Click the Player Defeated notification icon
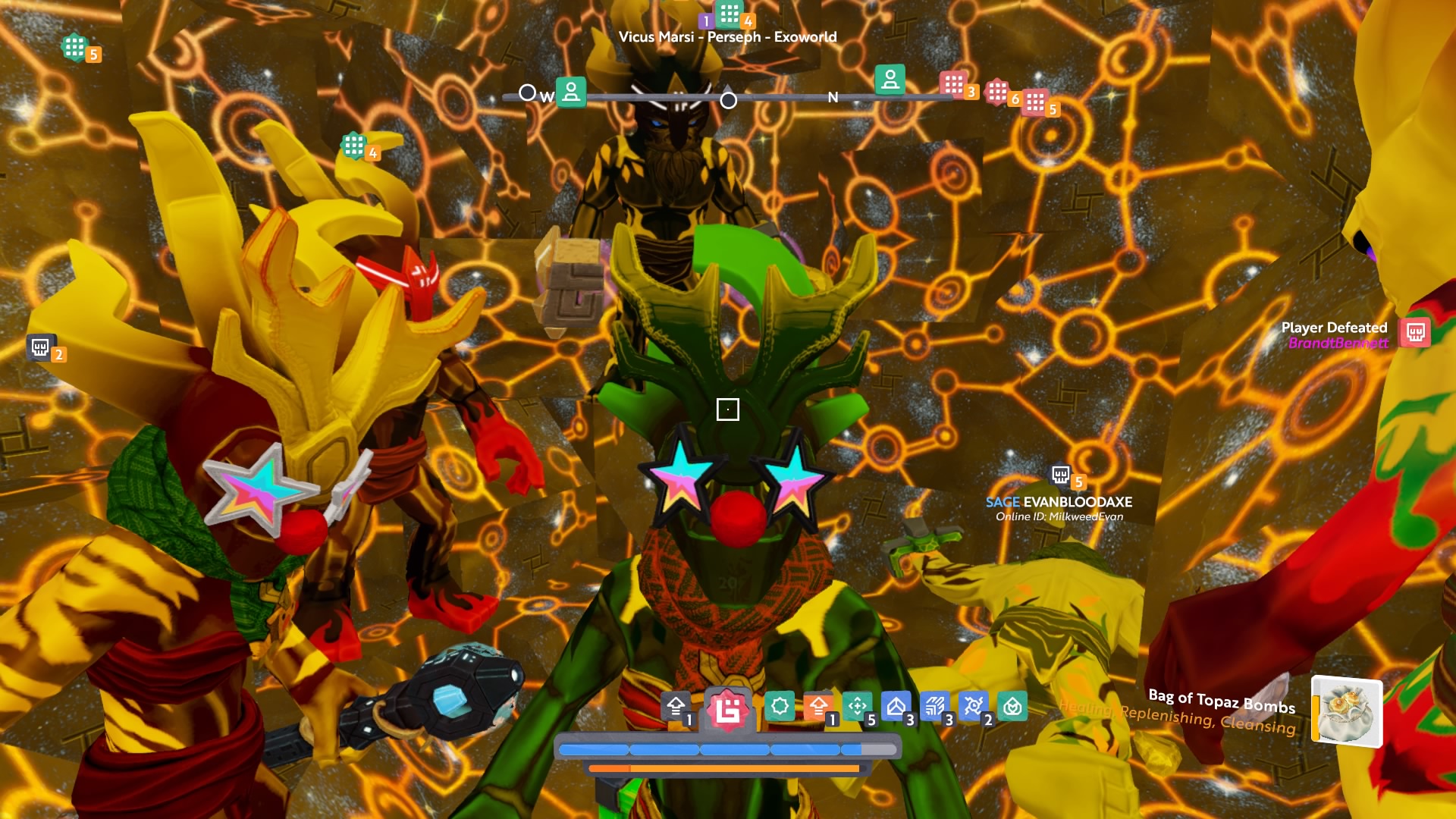This screenshot has width=1456, height=819. click(1415, 333)
